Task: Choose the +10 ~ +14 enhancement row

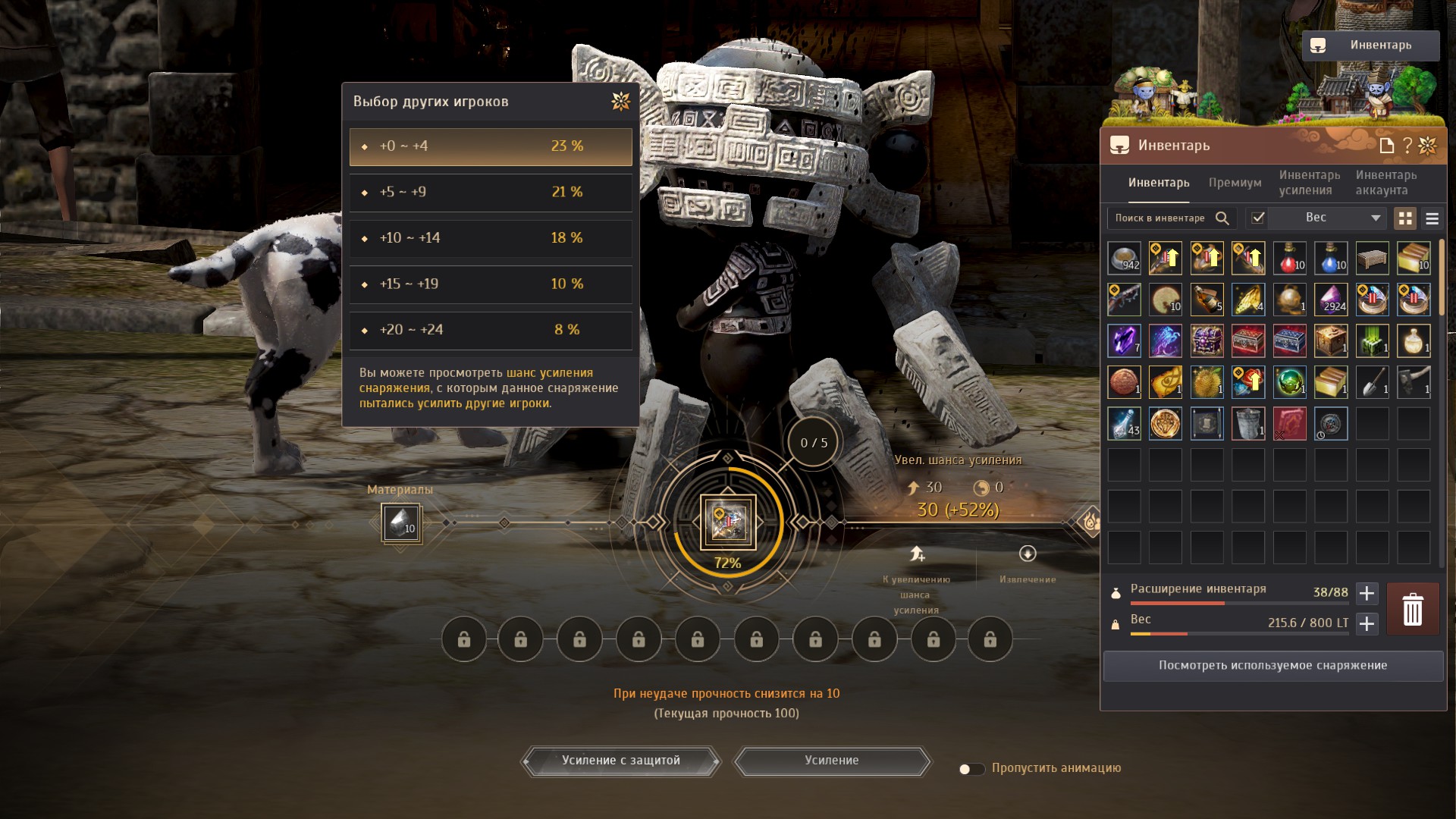Action: (x=490, y=238)
